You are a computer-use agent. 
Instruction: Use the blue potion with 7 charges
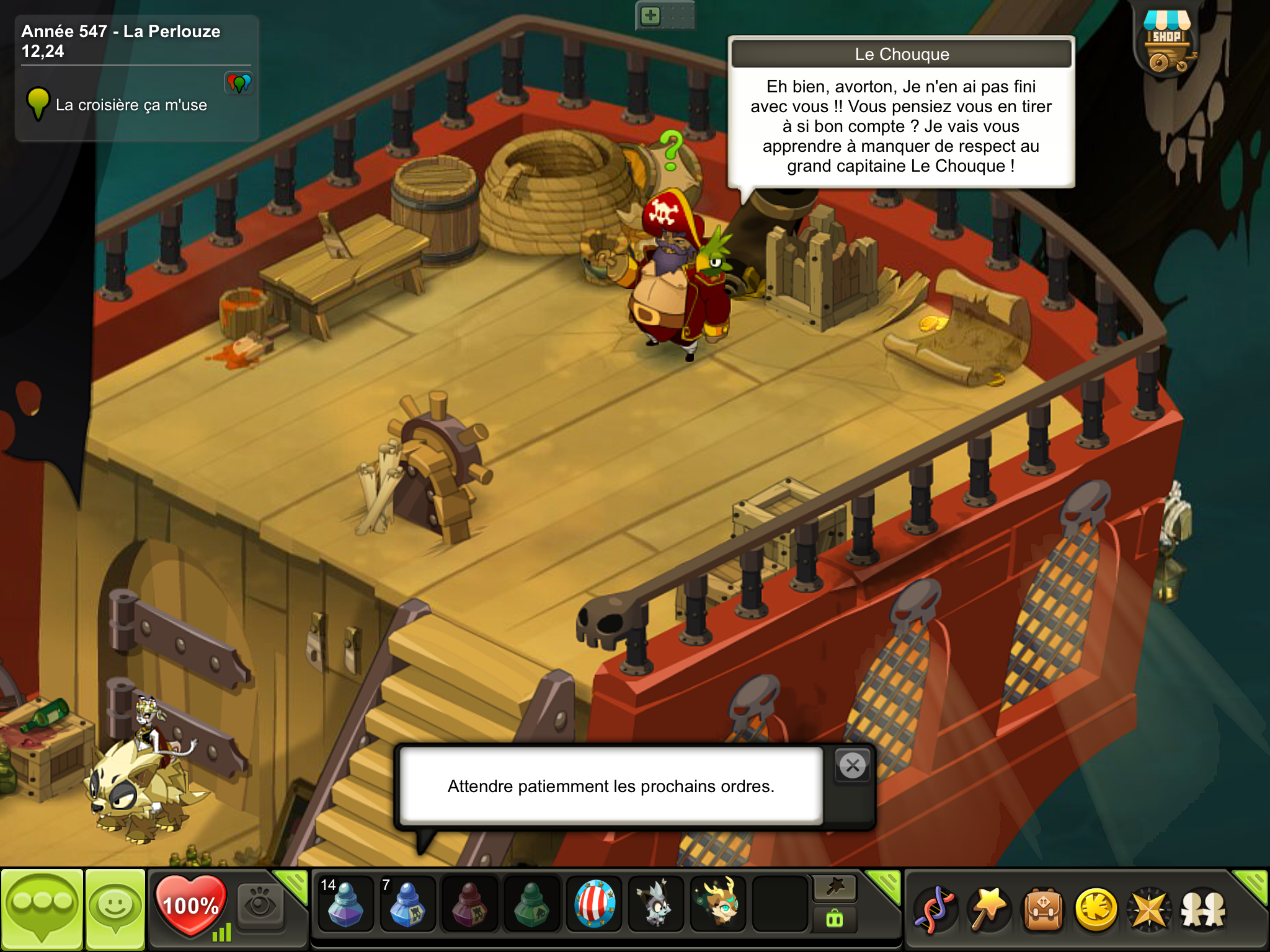click(x=407, y=905)
